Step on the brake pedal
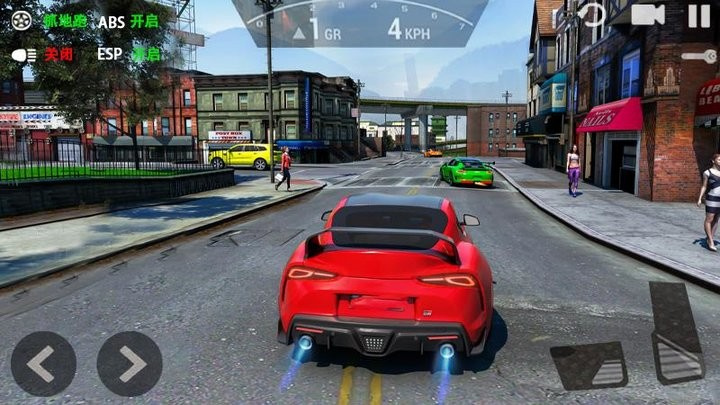This screenshot has height=405, width=720. click(590, 365)
